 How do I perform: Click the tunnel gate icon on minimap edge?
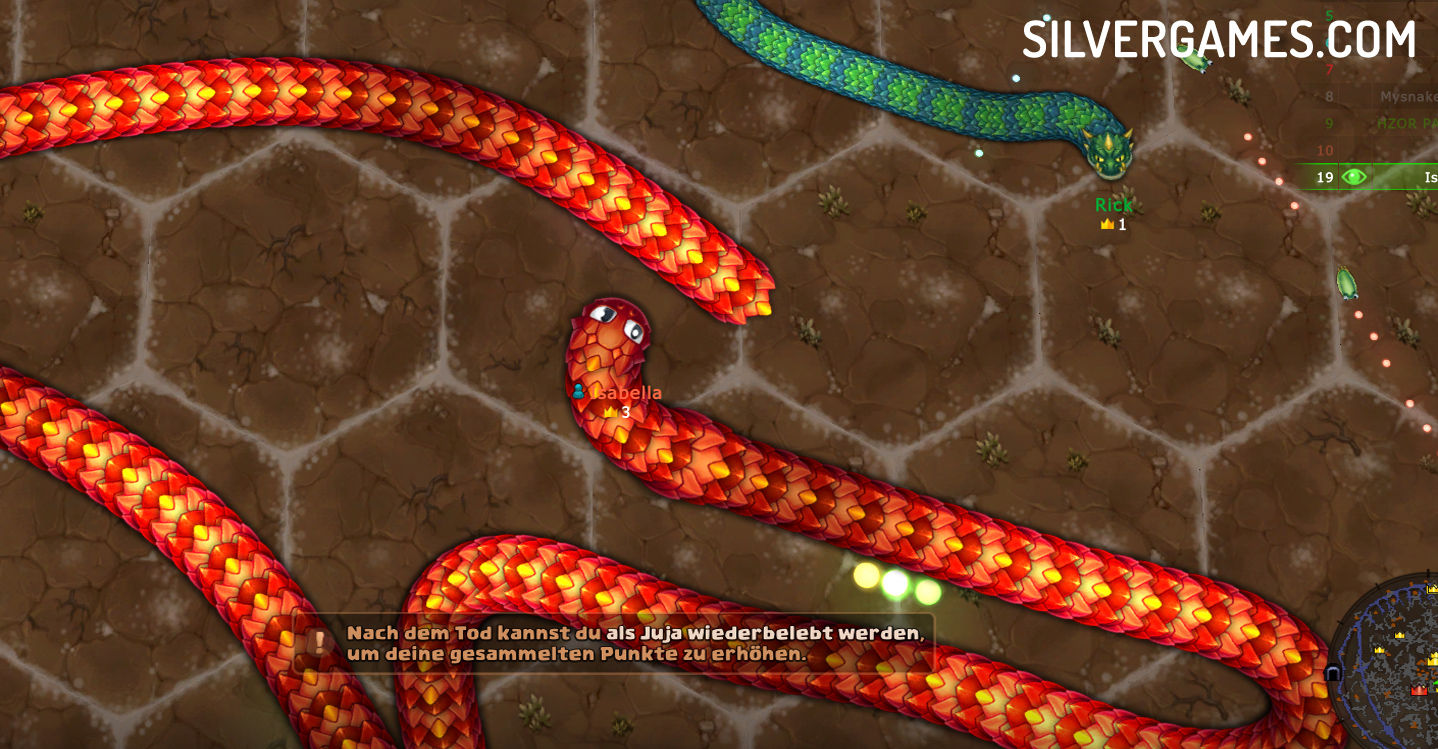click(x=1333, y=673)
